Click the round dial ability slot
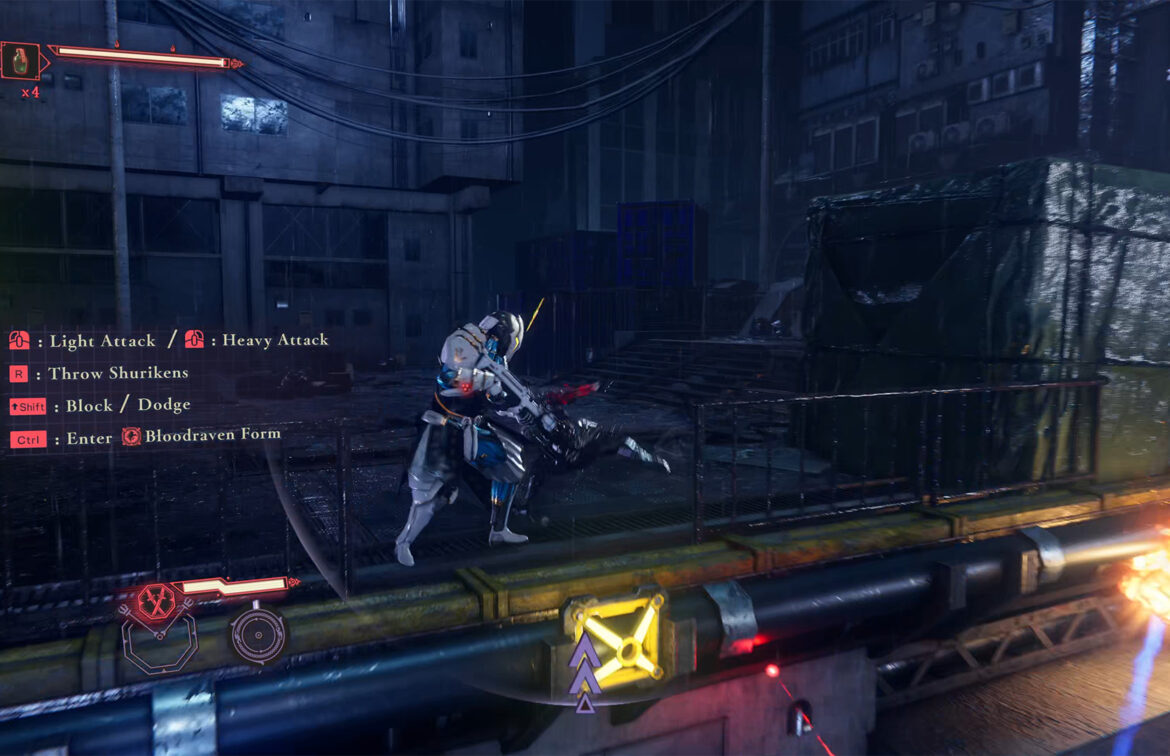Viewport: 1170px width, 756px height. 257,634
